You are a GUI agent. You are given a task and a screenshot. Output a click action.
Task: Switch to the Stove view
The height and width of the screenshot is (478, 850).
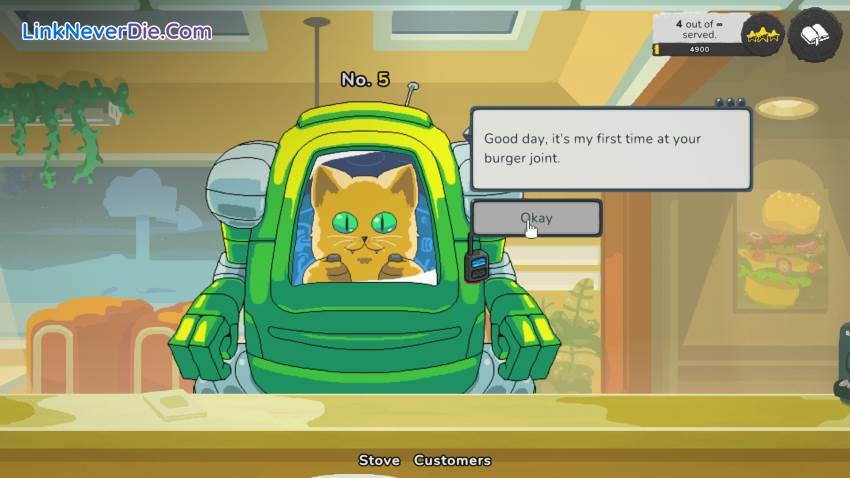click(x=379, y=460)
